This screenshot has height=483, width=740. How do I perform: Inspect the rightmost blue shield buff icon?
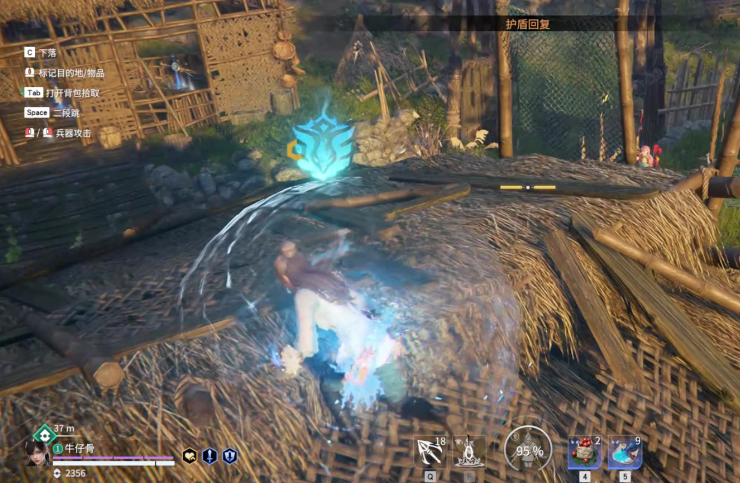(x=229, y=456)
